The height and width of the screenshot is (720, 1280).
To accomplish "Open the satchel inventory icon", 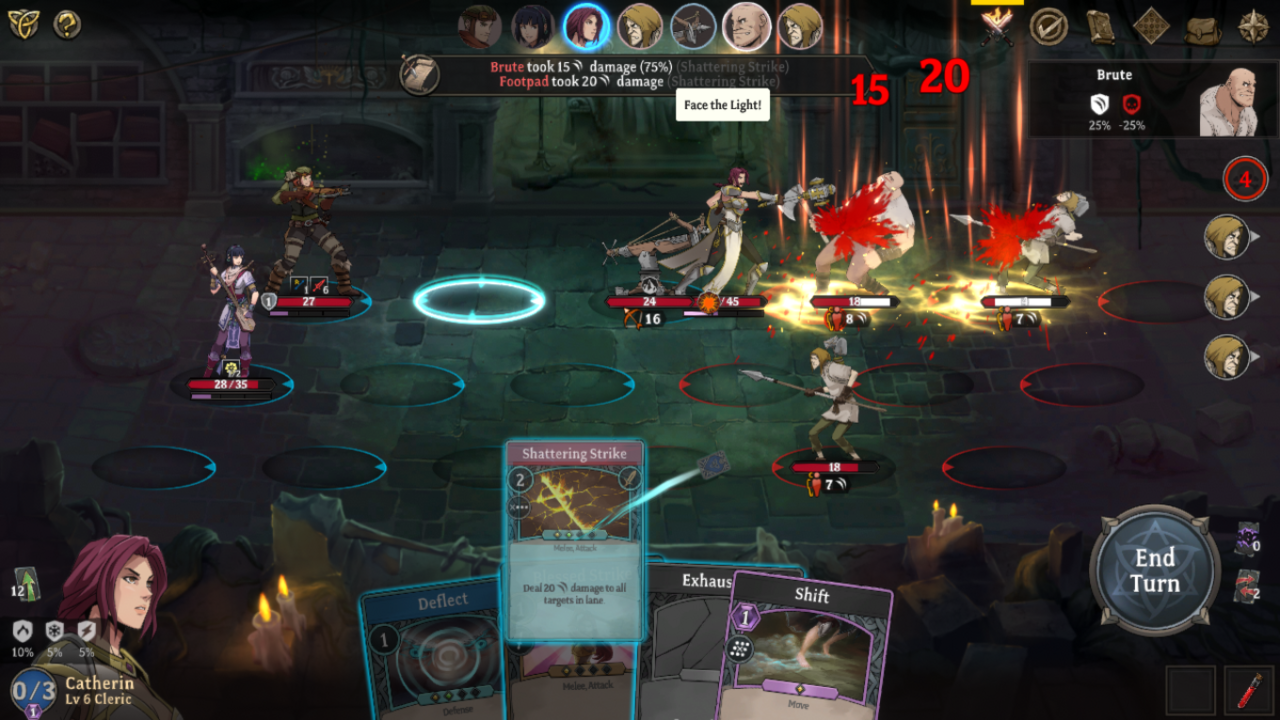I will click(x=1202, y=27).
